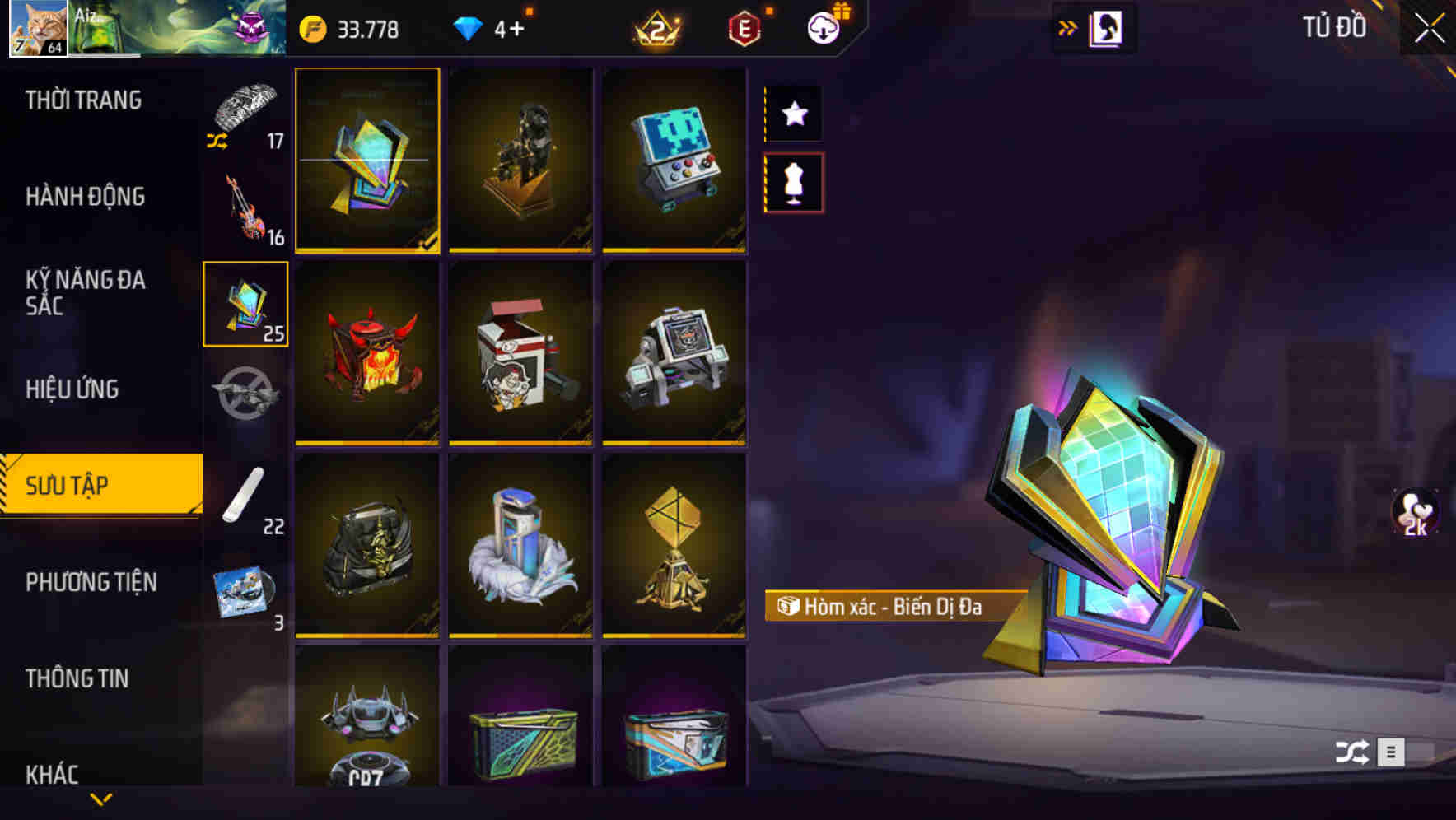Open THÔNG TIN from the left menu
Screen dimensions: 1456x820
77,678
